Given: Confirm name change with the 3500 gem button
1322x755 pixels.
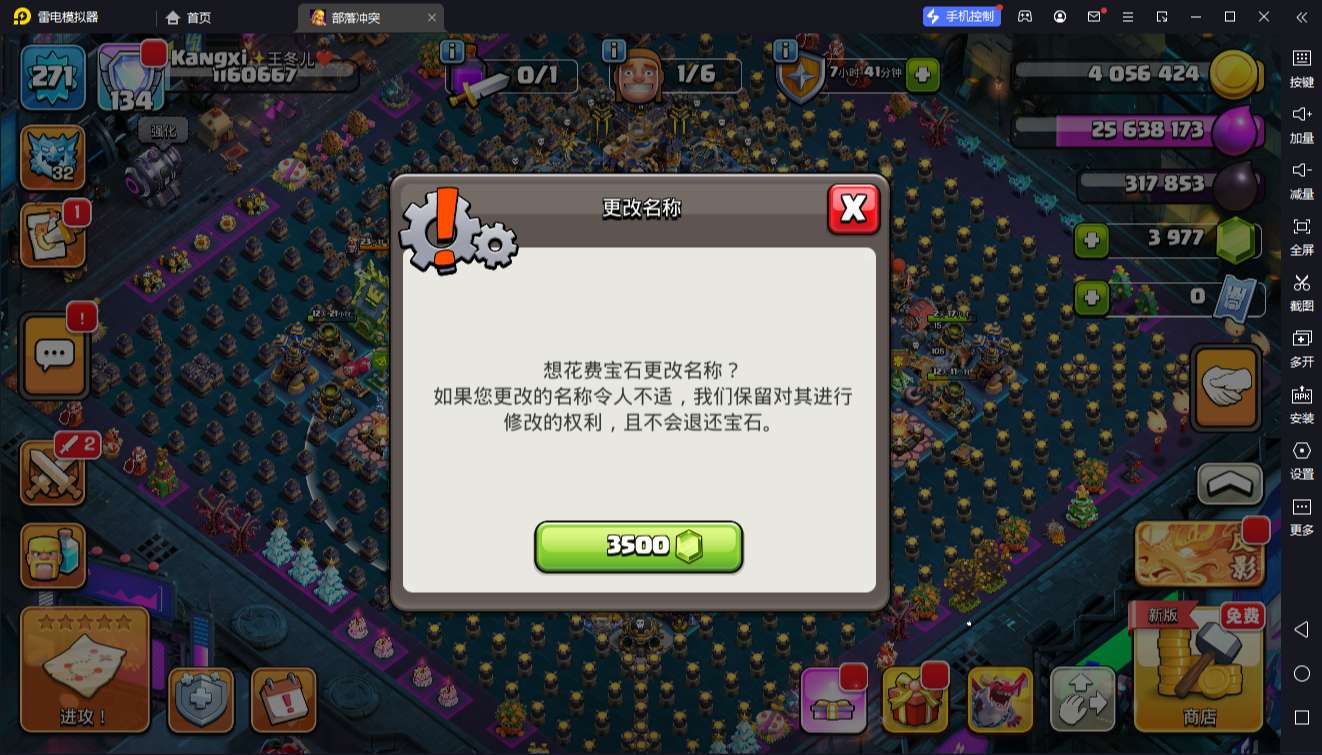Looking at the screenshot, I should point(639,546).
